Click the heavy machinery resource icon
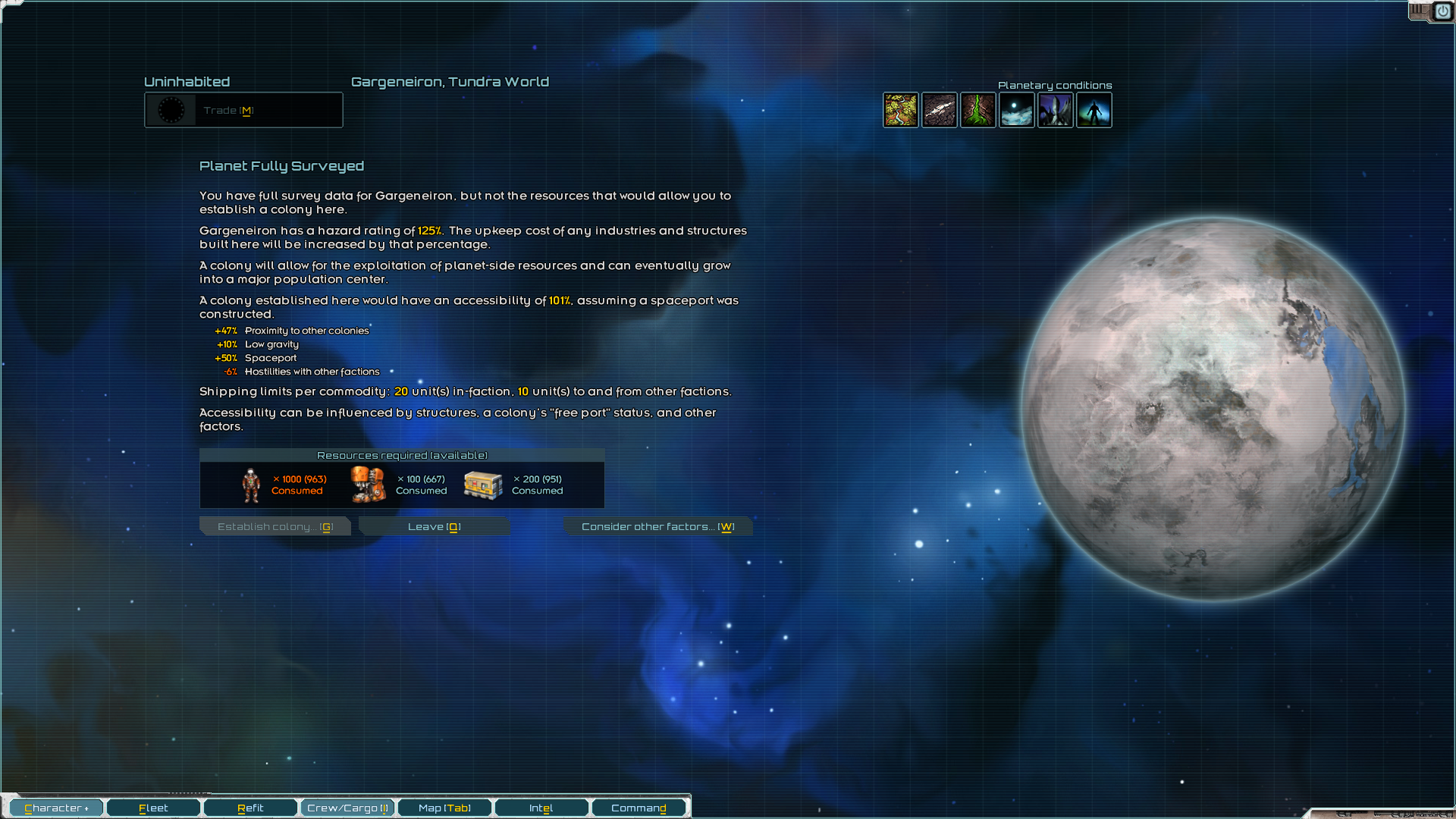The width and height of the screenshot is (1456, 819). (x=367, y=484)
